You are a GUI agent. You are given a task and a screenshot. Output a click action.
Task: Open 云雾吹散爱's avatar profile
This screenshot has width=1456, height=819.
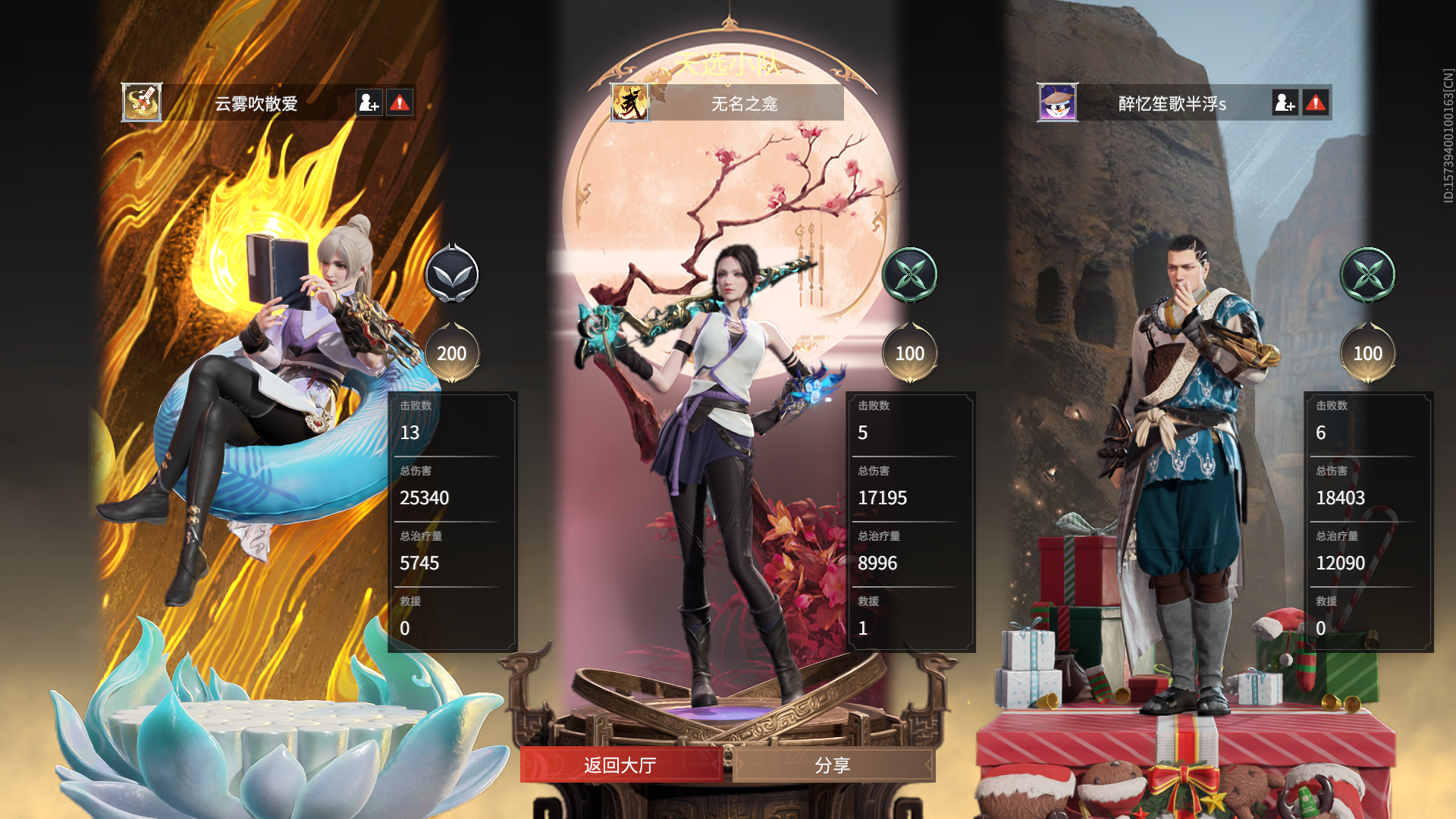(x=142, y=103)
